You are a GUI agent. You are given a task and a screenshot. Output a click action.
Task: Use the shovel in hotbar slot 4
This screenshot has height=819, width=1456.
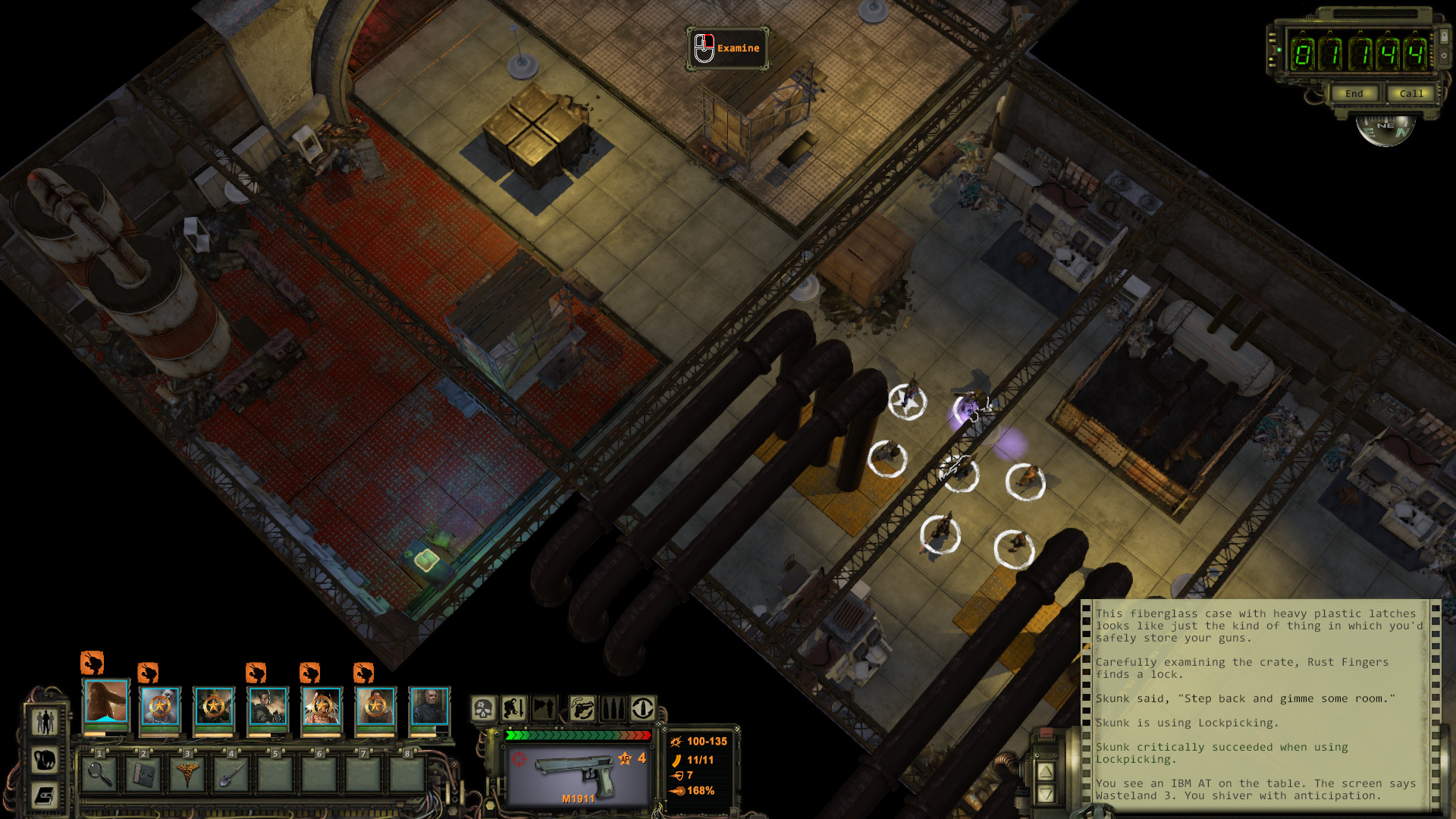click(x=231, y=774)
